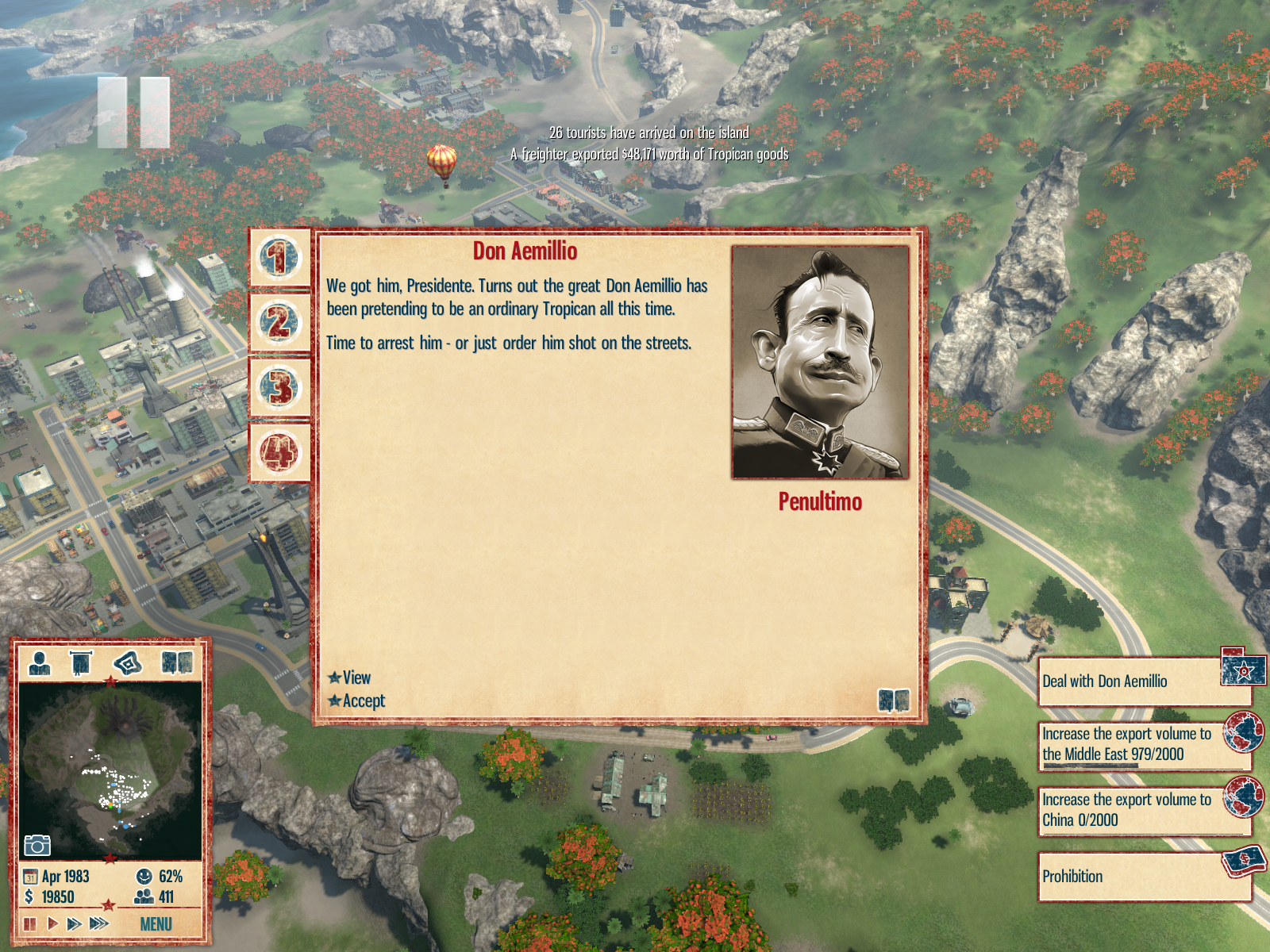1270x952 pixels.
Task: Open the MENU button
Action: click(156, 924)
